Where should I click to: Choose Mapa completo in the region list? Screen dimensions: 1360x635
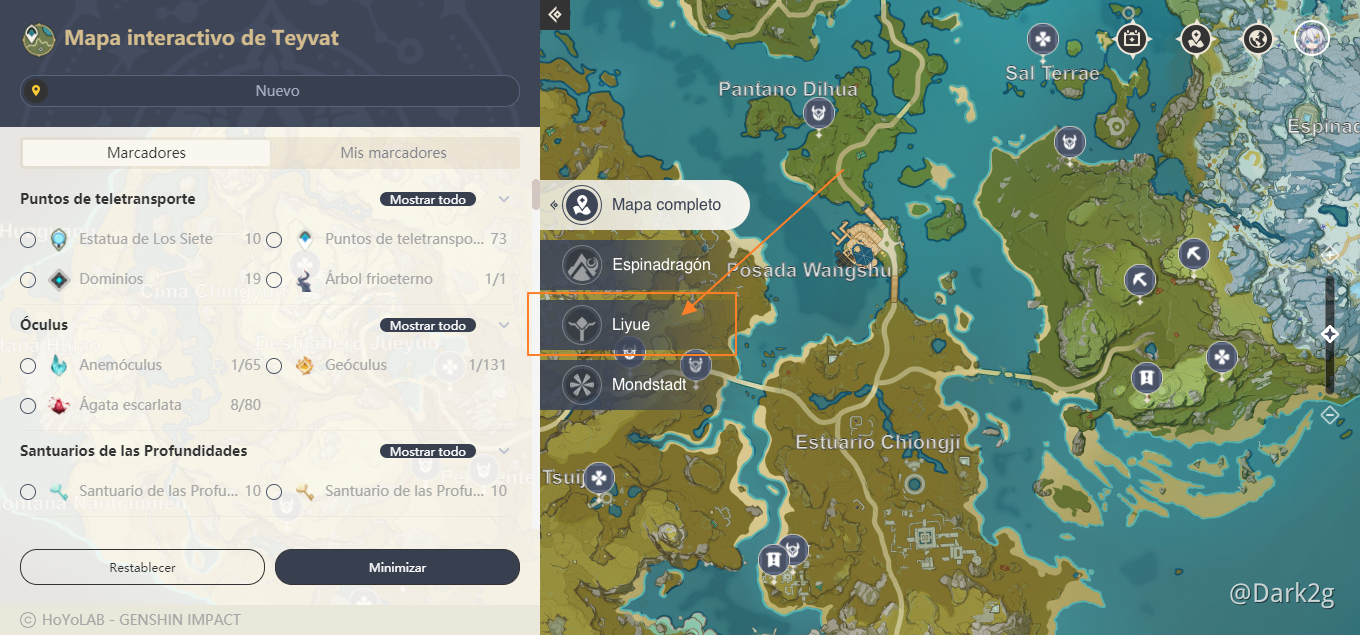pos(665,205)
